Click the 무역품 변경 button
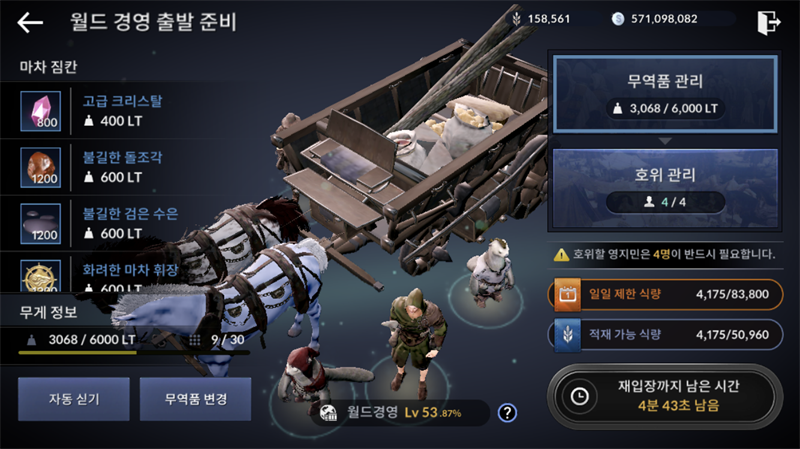This screenshot has height=449, width=800. pyautogui.click(x=195, y=398)
